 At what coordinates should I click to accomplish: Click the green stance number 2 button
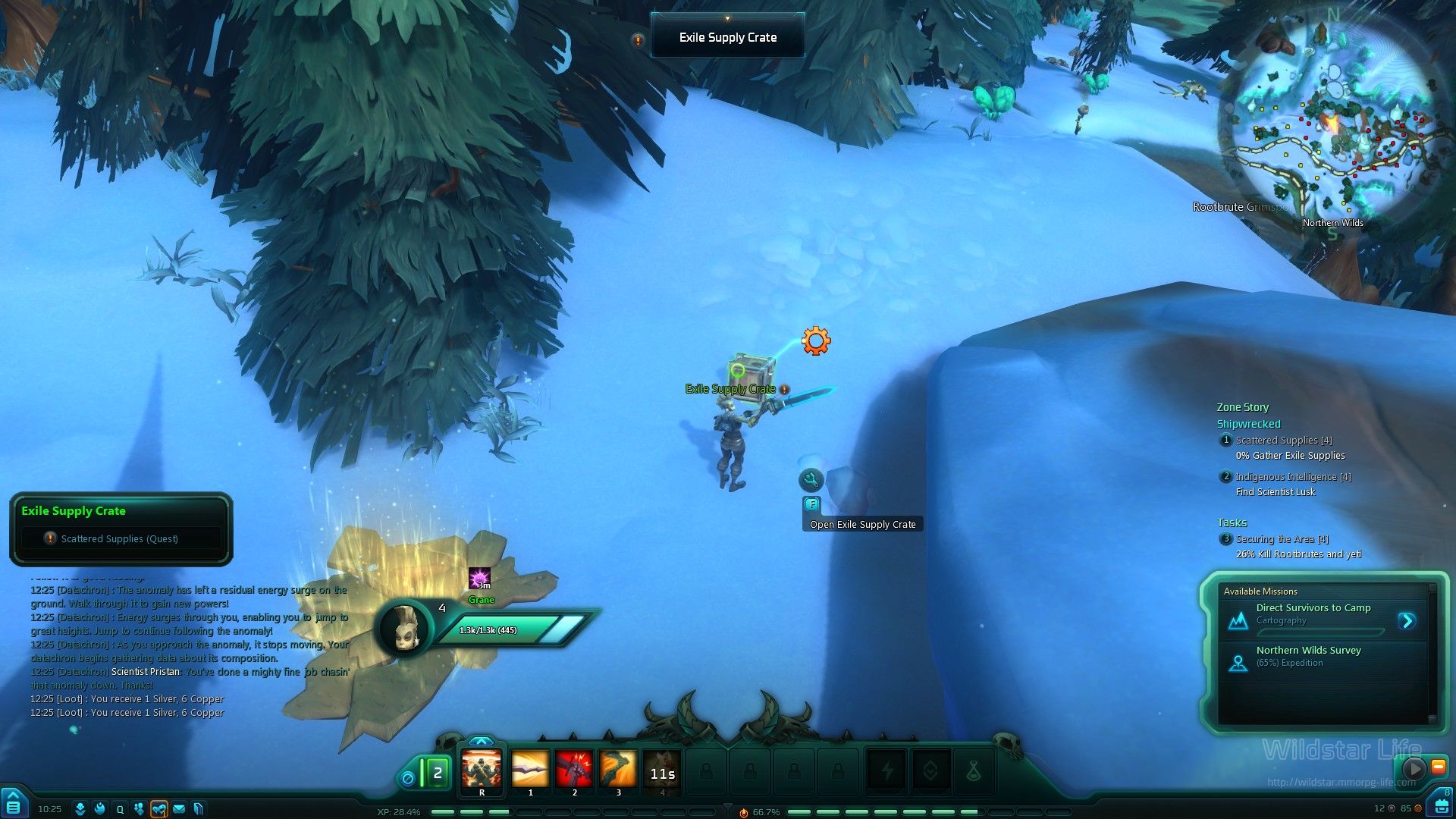coord(437,773)
